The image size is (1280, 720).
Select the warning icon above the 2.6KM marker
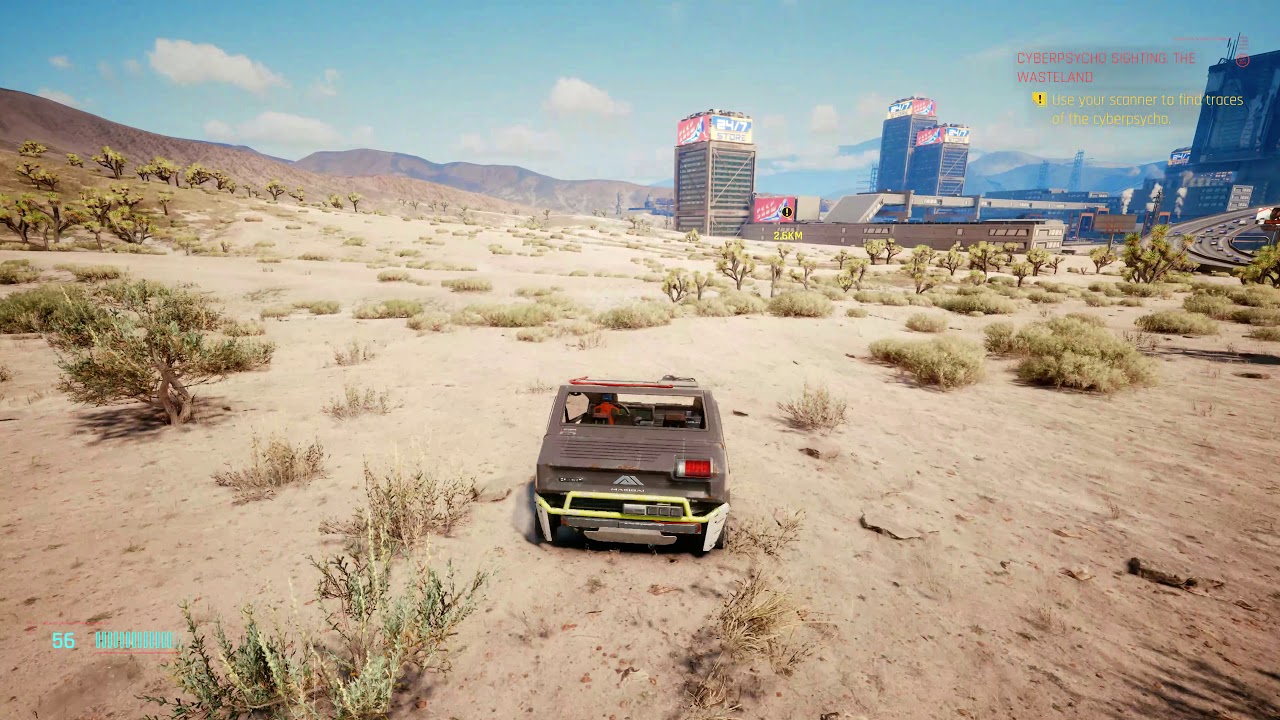[x=786, y=212]
